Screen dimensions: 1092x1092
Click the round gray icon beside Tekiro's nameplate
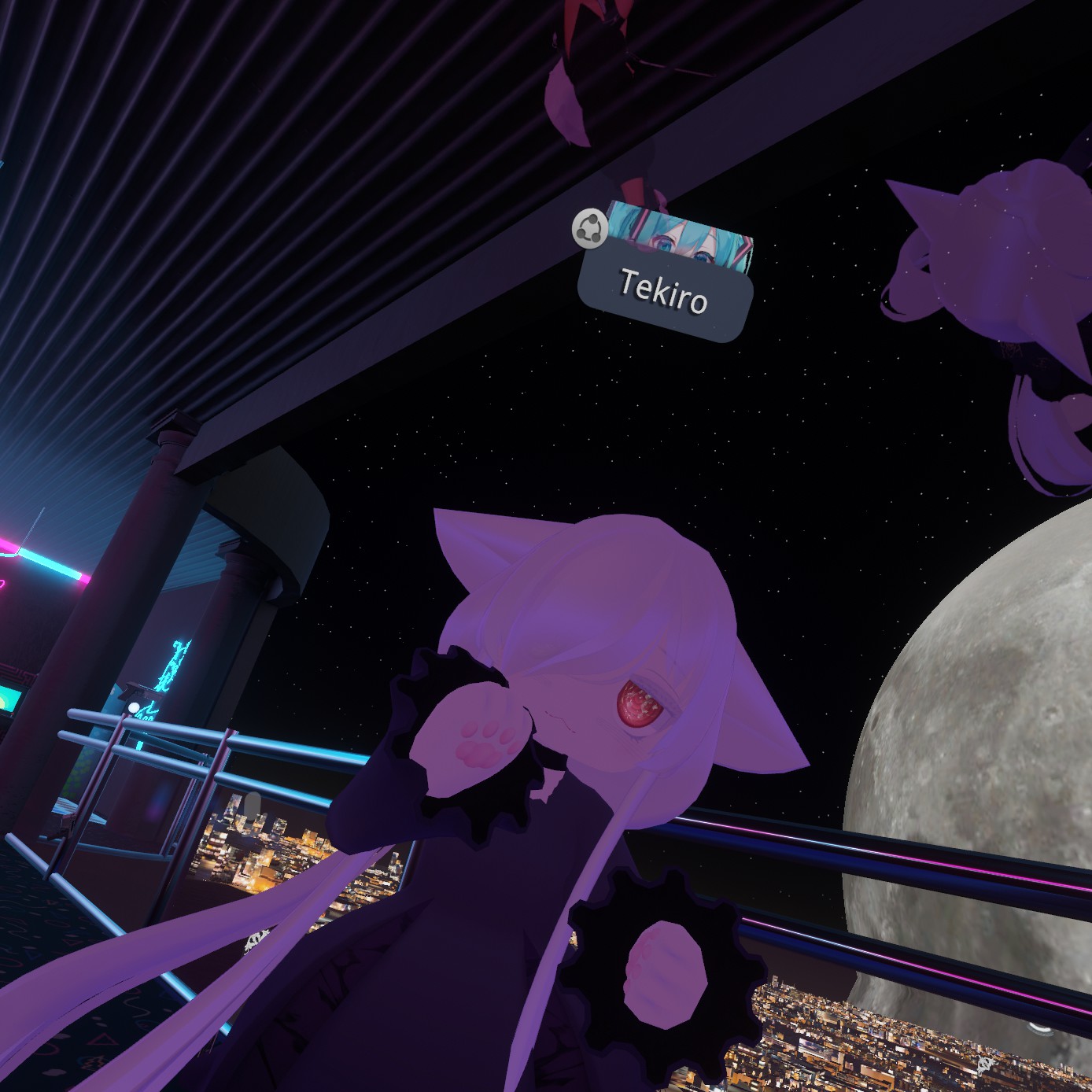(590, 229)
